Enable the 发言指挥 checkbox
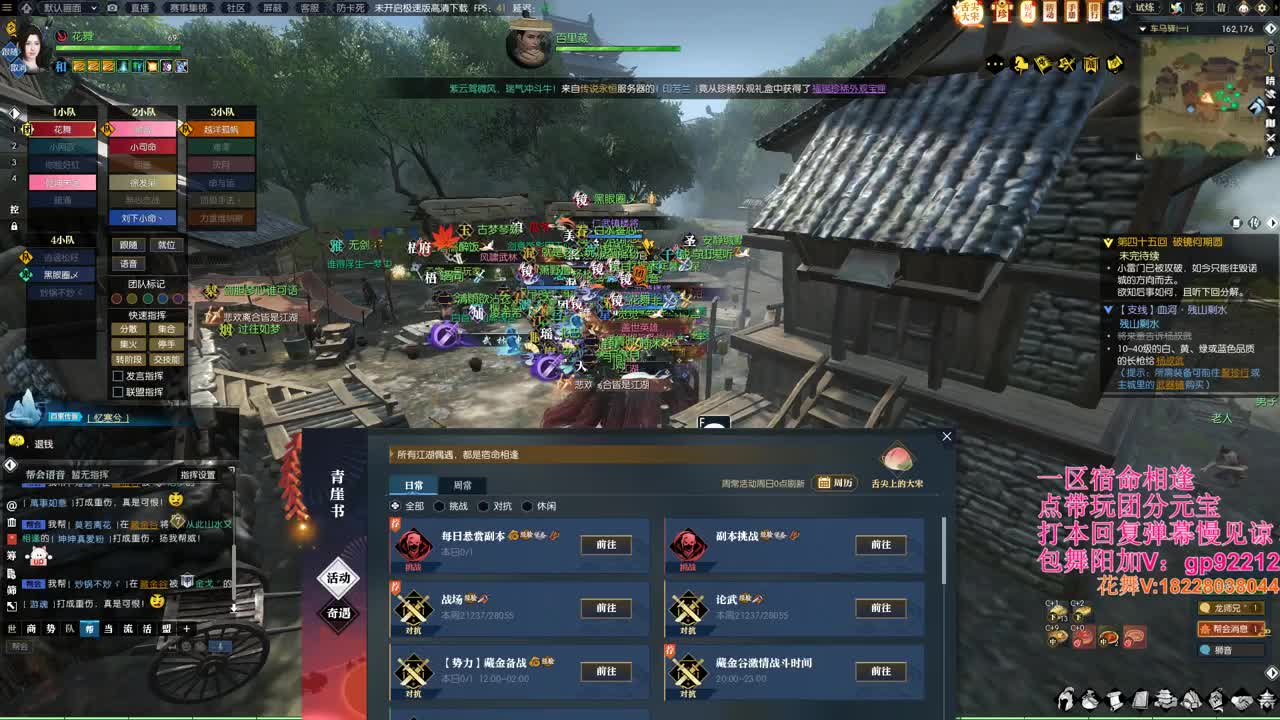Image resolution: width=1280 pixels, height=720 pixels. 118,375
